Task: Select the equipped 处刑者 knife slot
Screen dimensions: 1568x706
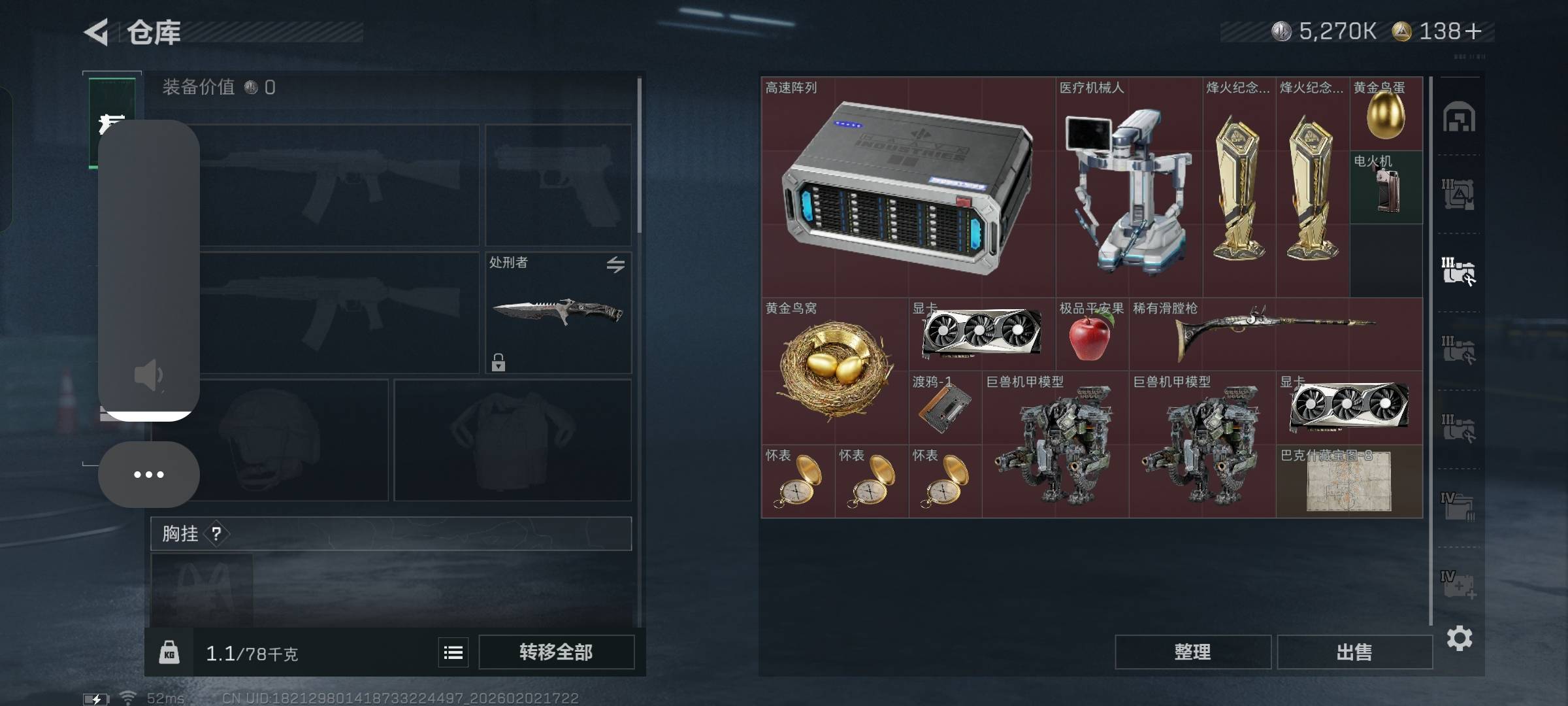Action: (x=558, y=312)
